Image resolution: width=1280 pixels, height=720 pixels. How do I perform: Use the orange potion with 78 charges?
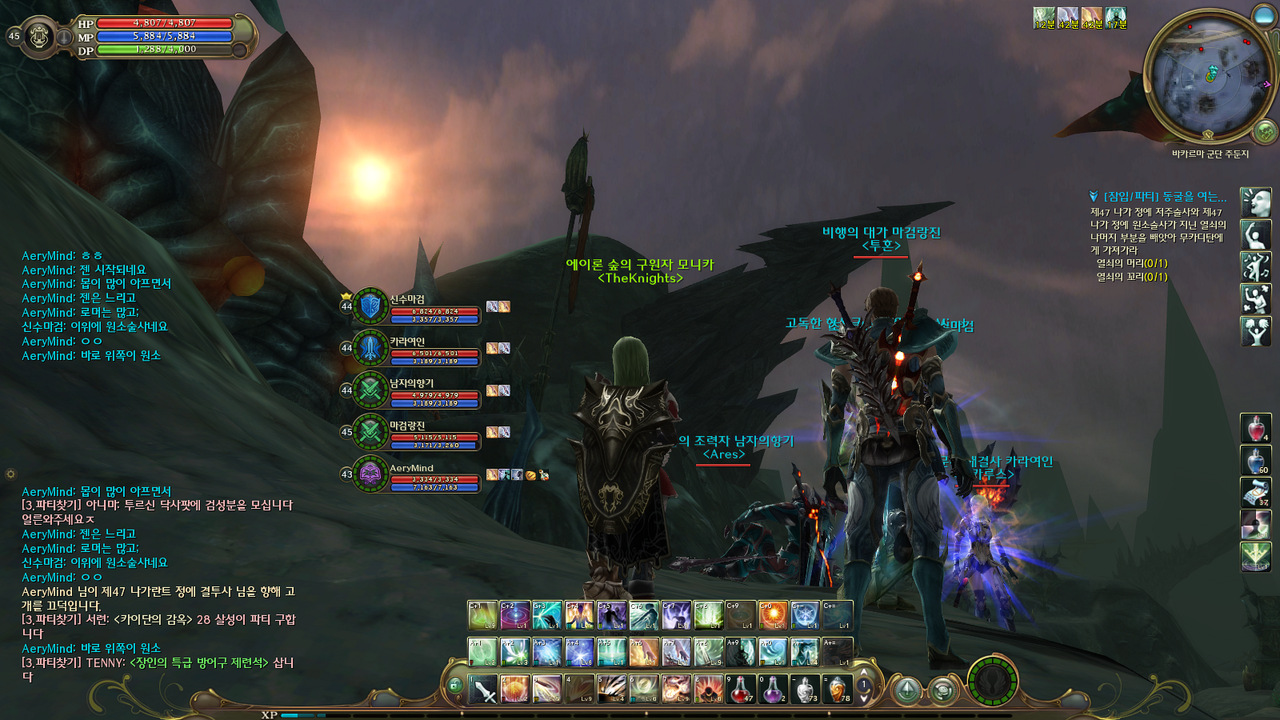coord(836,688)
